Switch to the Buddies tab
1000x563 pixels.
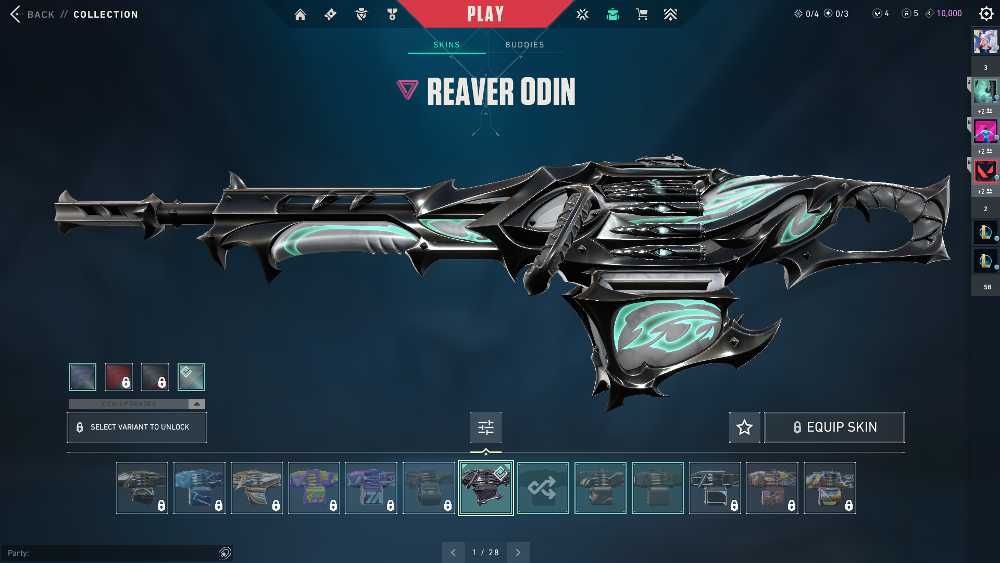click(x=524, y=45)
